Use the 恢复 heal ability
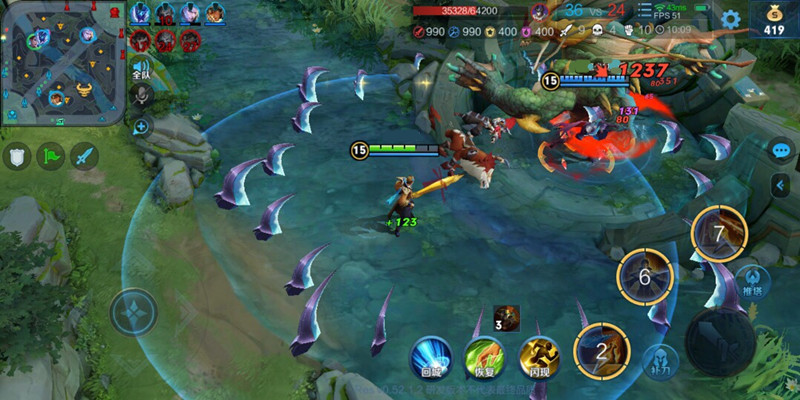The height and width of the screenshot is (400, 800). click(484, 356)
